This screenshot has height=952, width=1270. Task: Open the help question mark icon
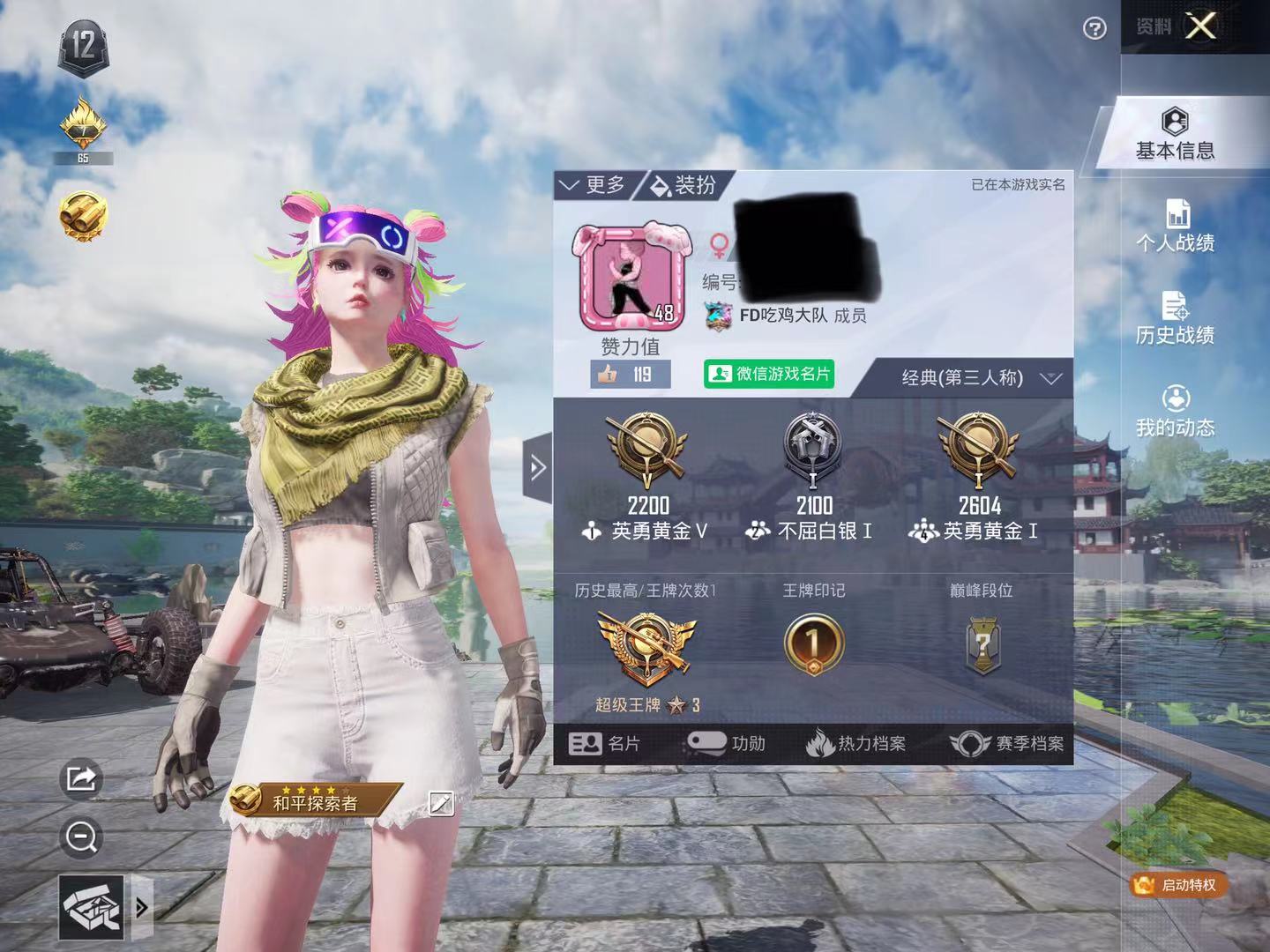pos(1094,29)
